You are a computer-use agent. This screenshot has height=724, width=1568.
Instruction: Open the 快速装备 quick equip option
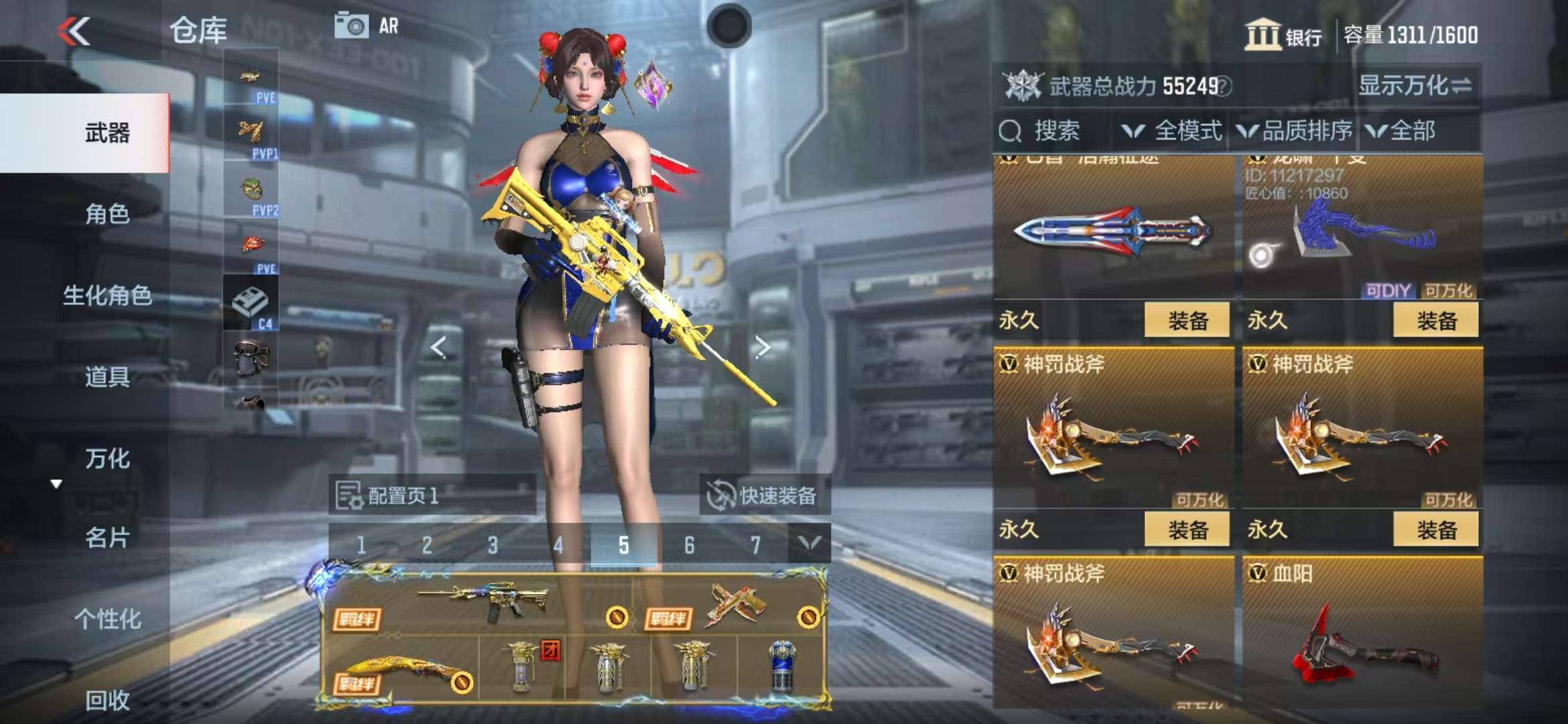[763, 495]
